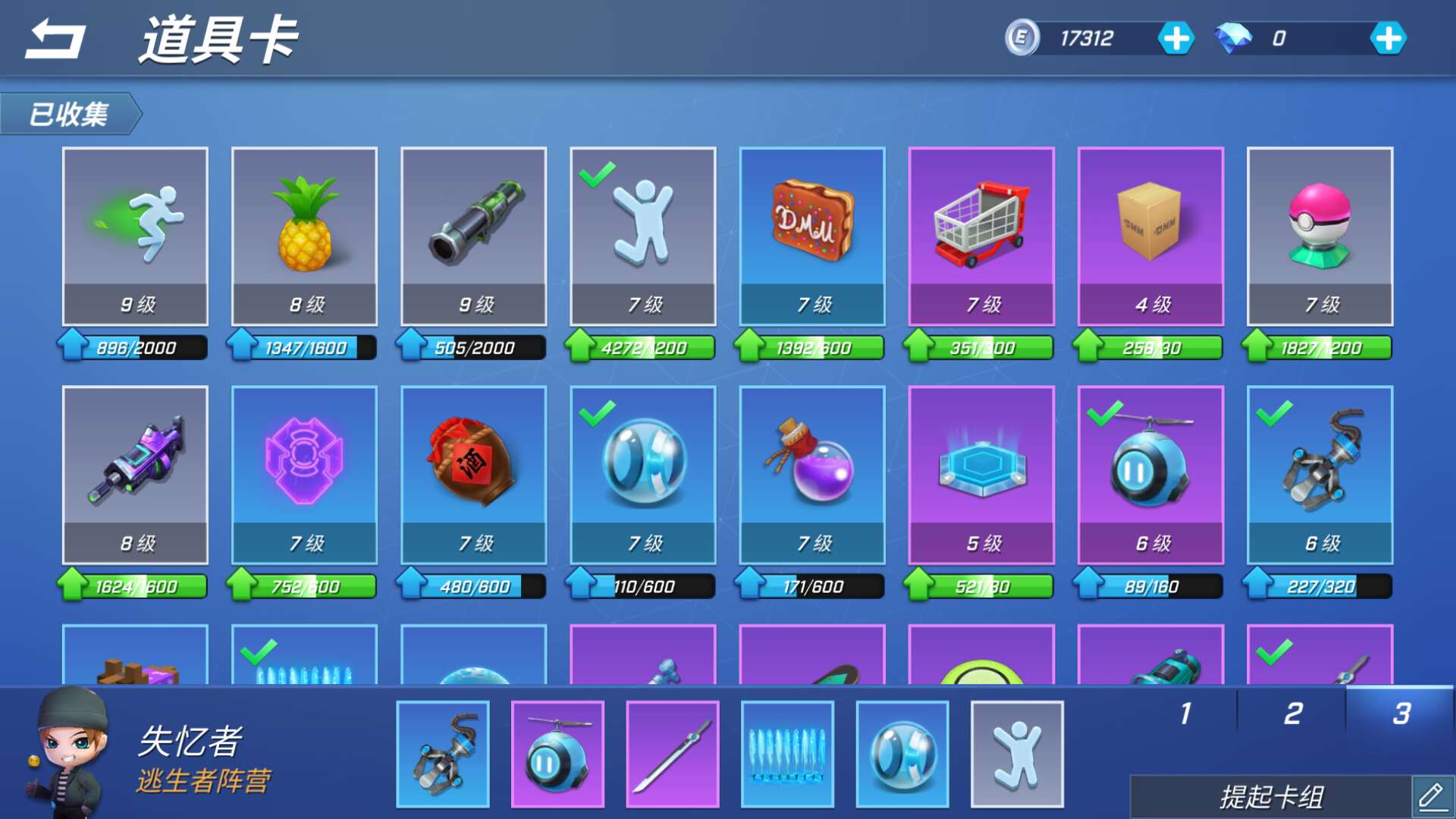Image resolution: width=1456 pixels, height=819 pixels.
Task: Switch to deck number 2
Action: (x=1293, y=713)
